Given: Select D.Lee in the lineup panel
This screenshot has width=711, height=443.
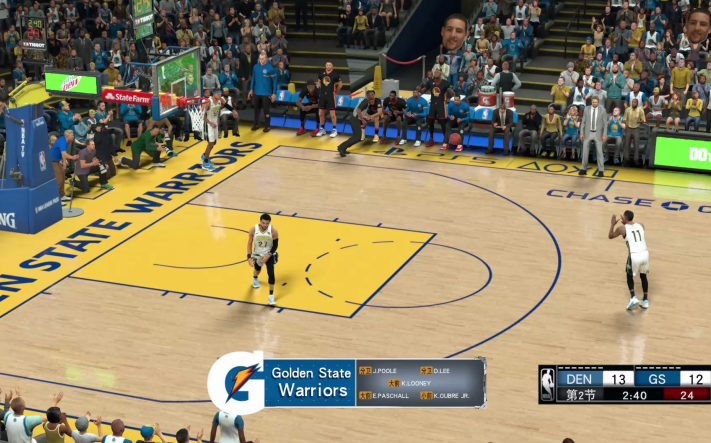Looking at the screenshot, I should point(442,370).
